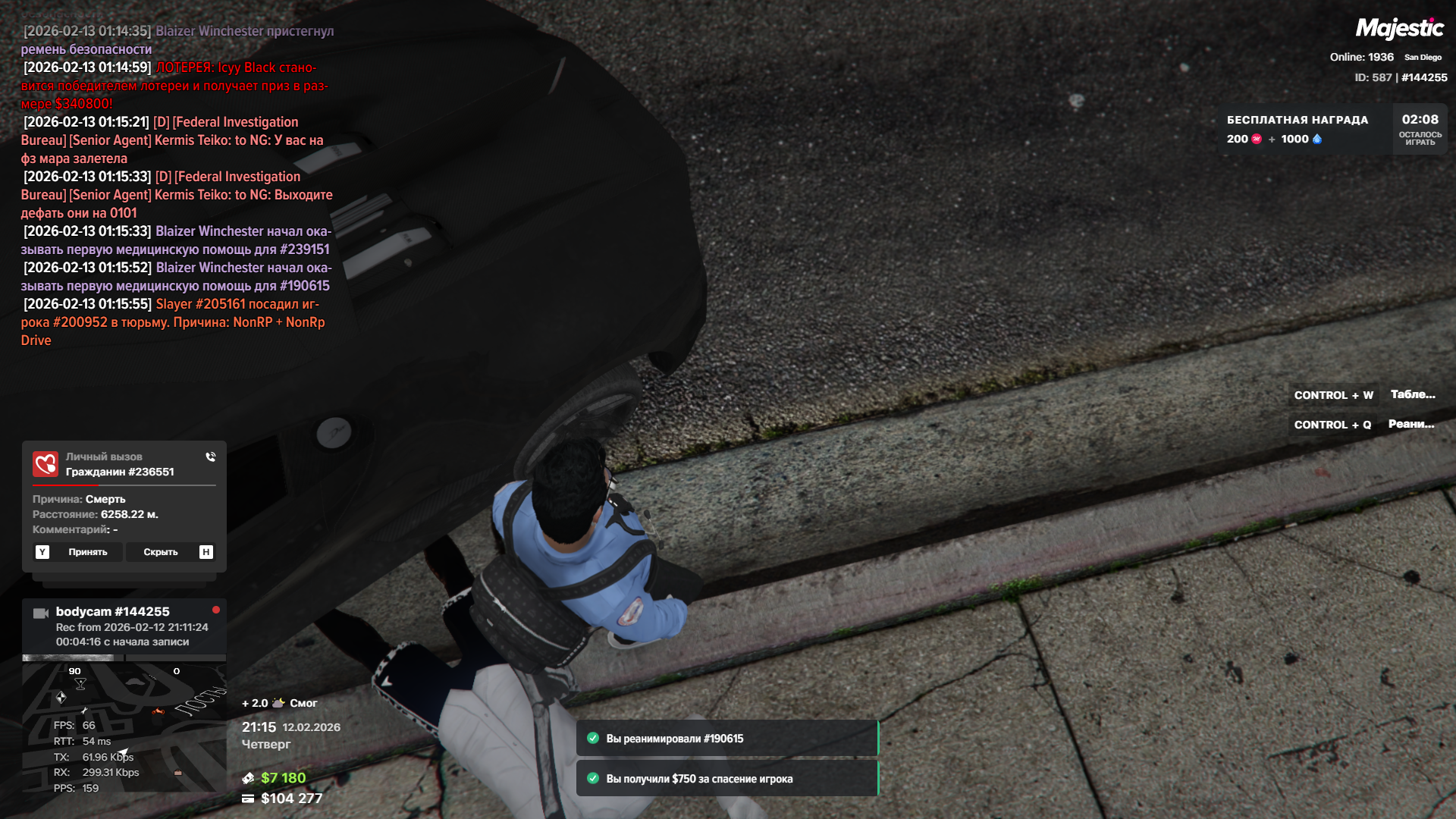Viewport: 1456px width, 819px height.
Task: Click the revived #190615 notification
Action: 726,739
